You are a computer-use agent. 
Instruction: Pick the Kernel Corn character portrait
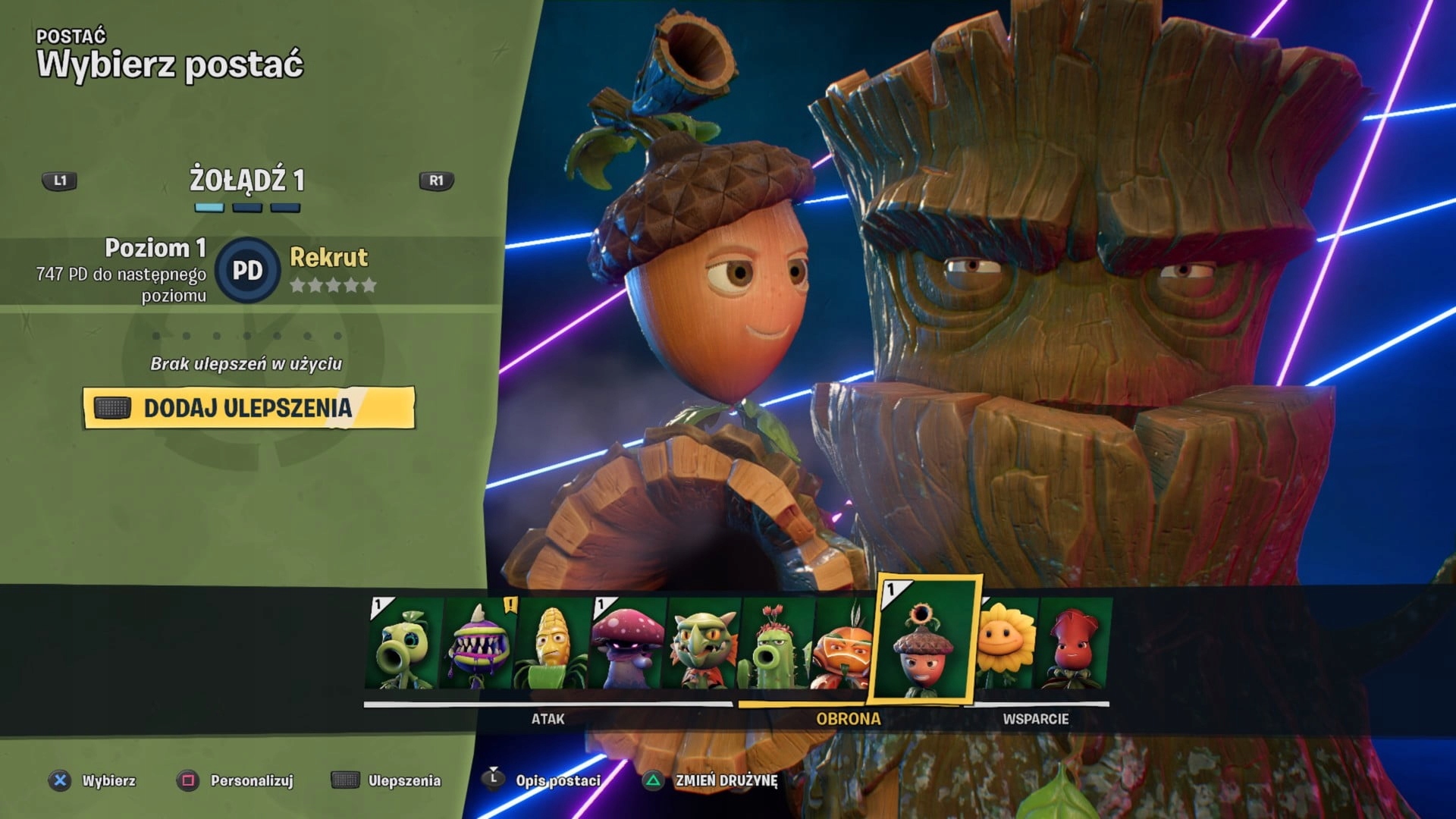[551, 644]
